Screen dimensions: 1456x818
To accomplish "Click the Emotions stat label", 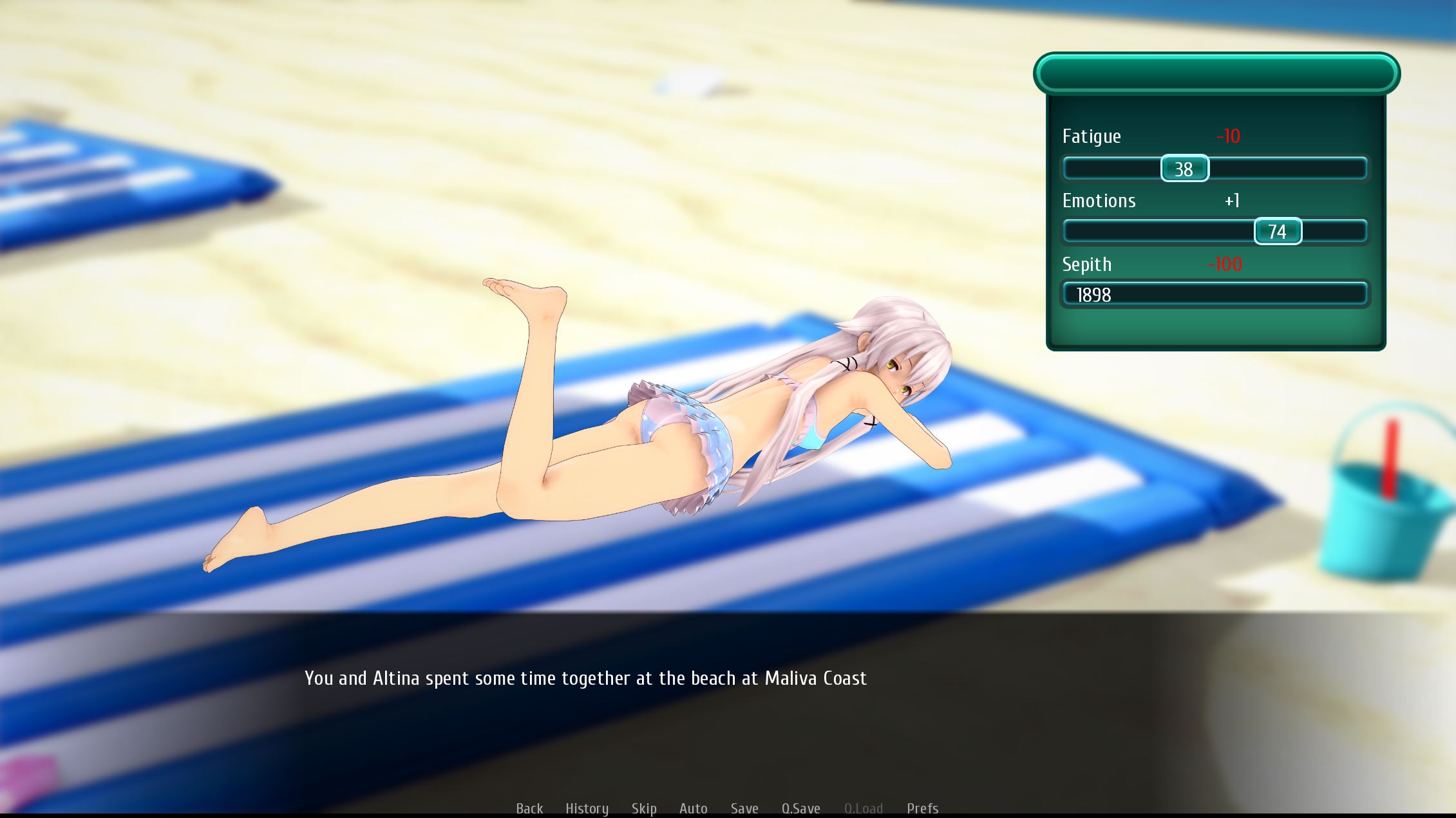I will (x=1099, y=201).
